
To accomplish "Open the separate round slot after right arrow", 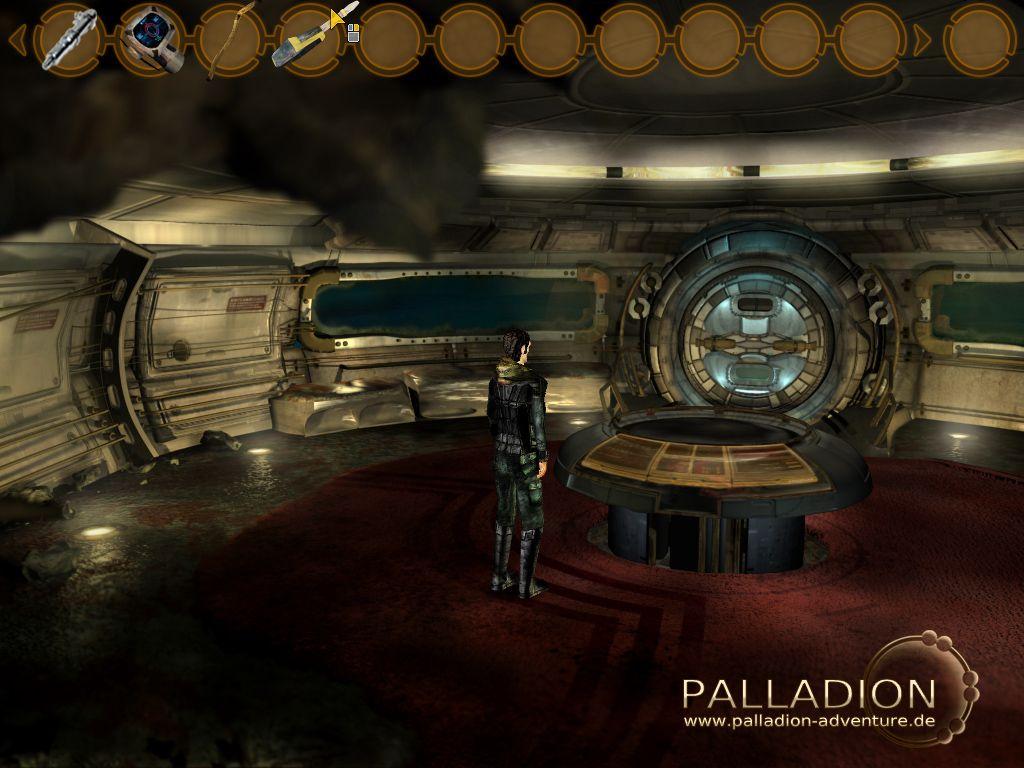I will coord(979,39).
